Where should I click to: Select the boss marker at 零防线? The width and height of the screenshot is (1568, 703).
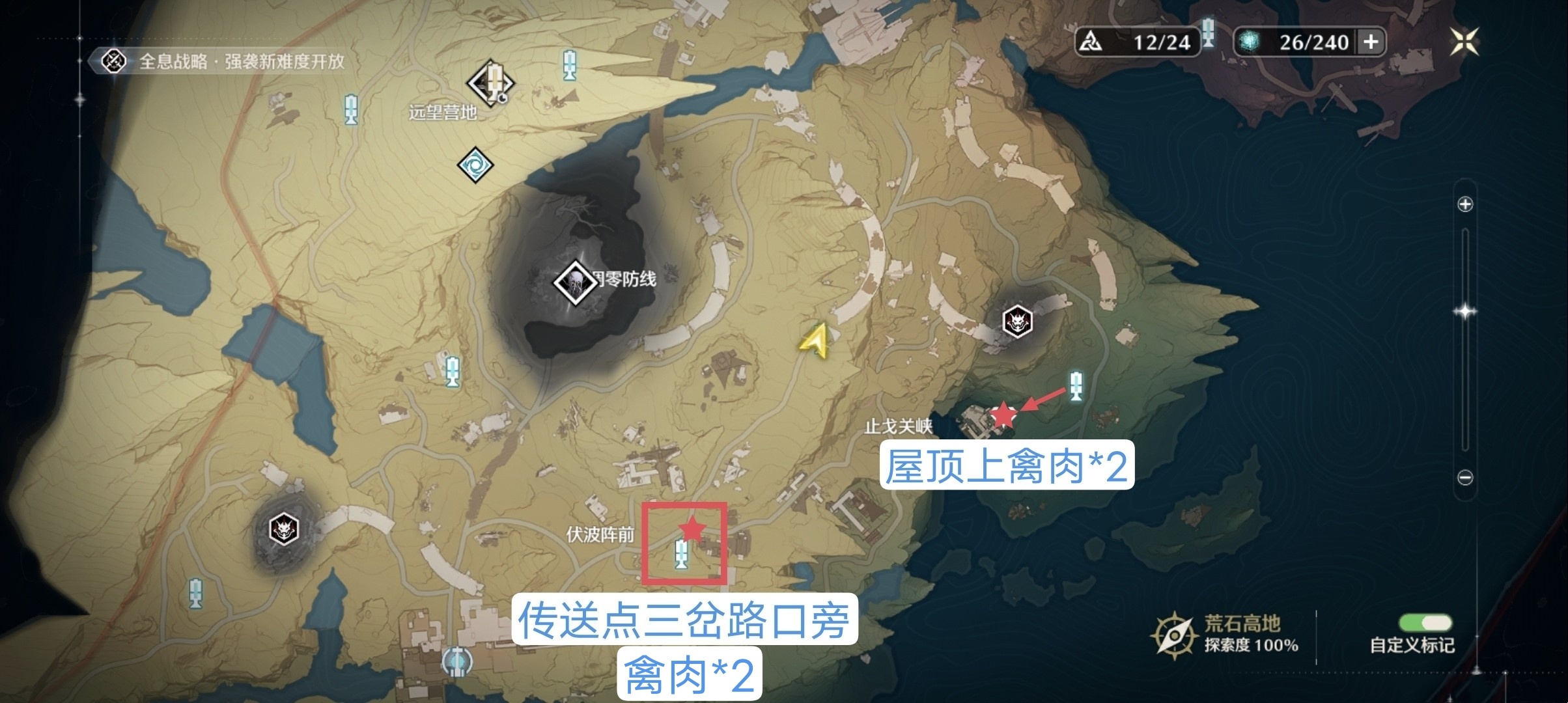coord(576,283)
